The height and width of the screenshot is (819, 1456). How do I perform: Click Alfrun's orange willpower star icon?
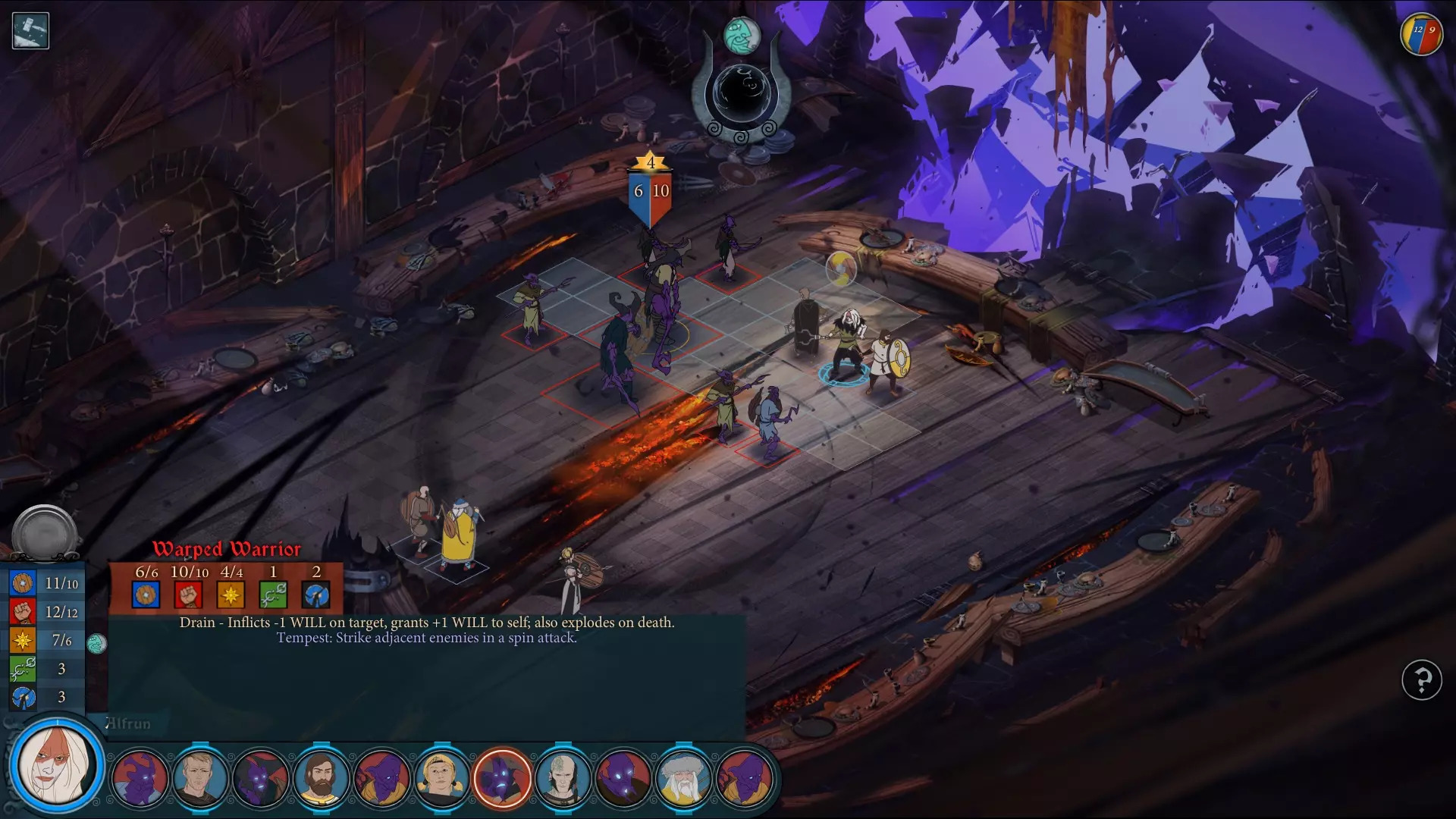[23, 640]
